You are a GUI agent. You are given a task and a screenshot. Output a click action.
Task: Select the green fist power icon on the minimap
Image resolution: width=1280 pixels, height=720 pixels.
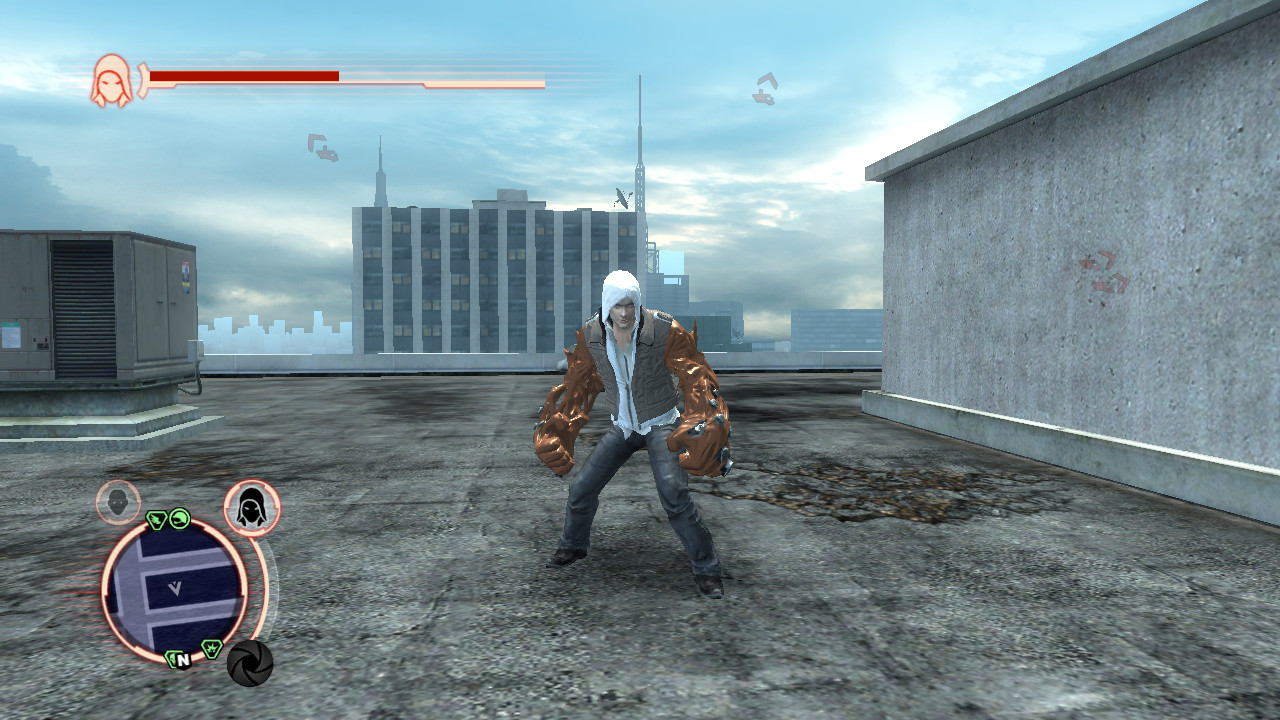point(178,519)
